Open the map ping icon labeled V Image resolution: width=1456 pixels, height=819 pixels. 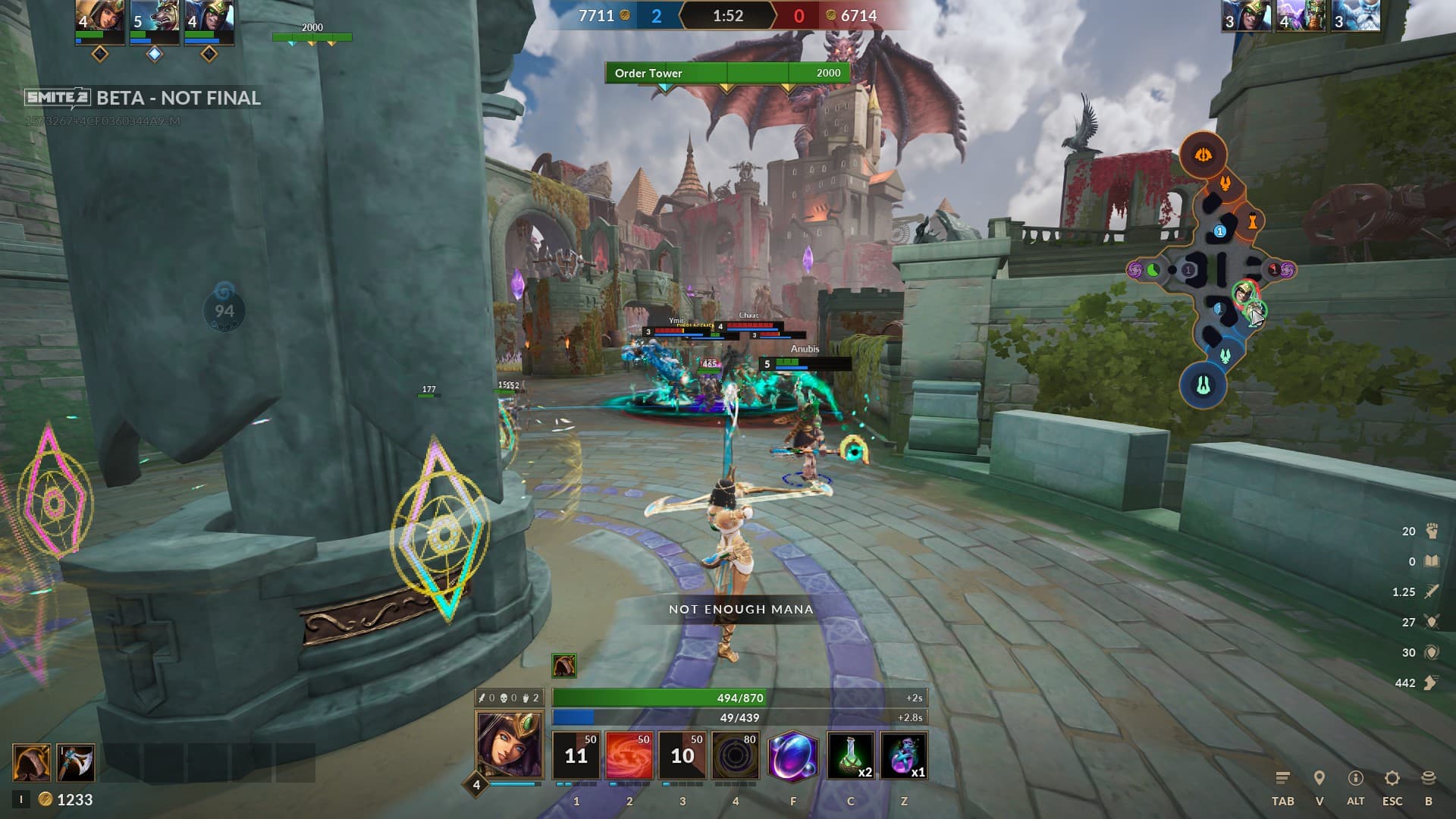point(1319,779)
